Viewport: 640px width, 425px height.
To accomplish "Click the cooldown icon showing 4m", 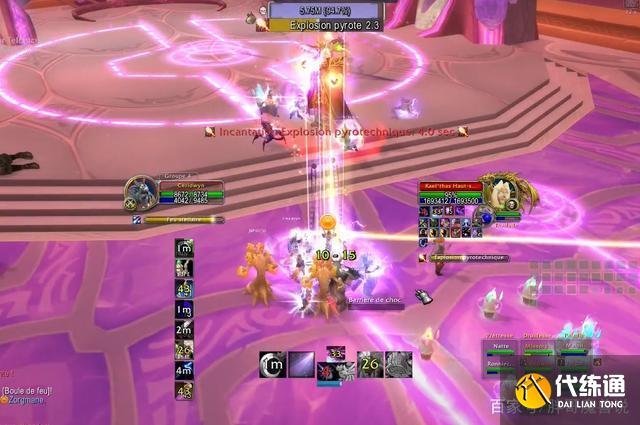I will (184, 370).
